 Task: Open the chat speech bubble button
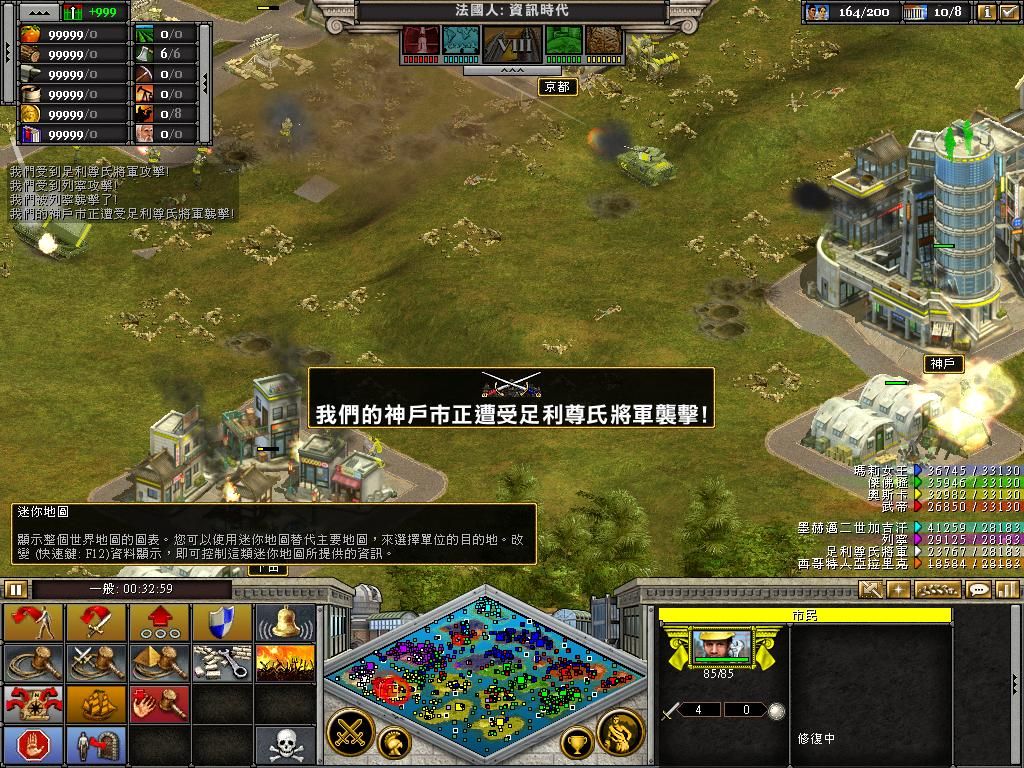coord(978,590)
